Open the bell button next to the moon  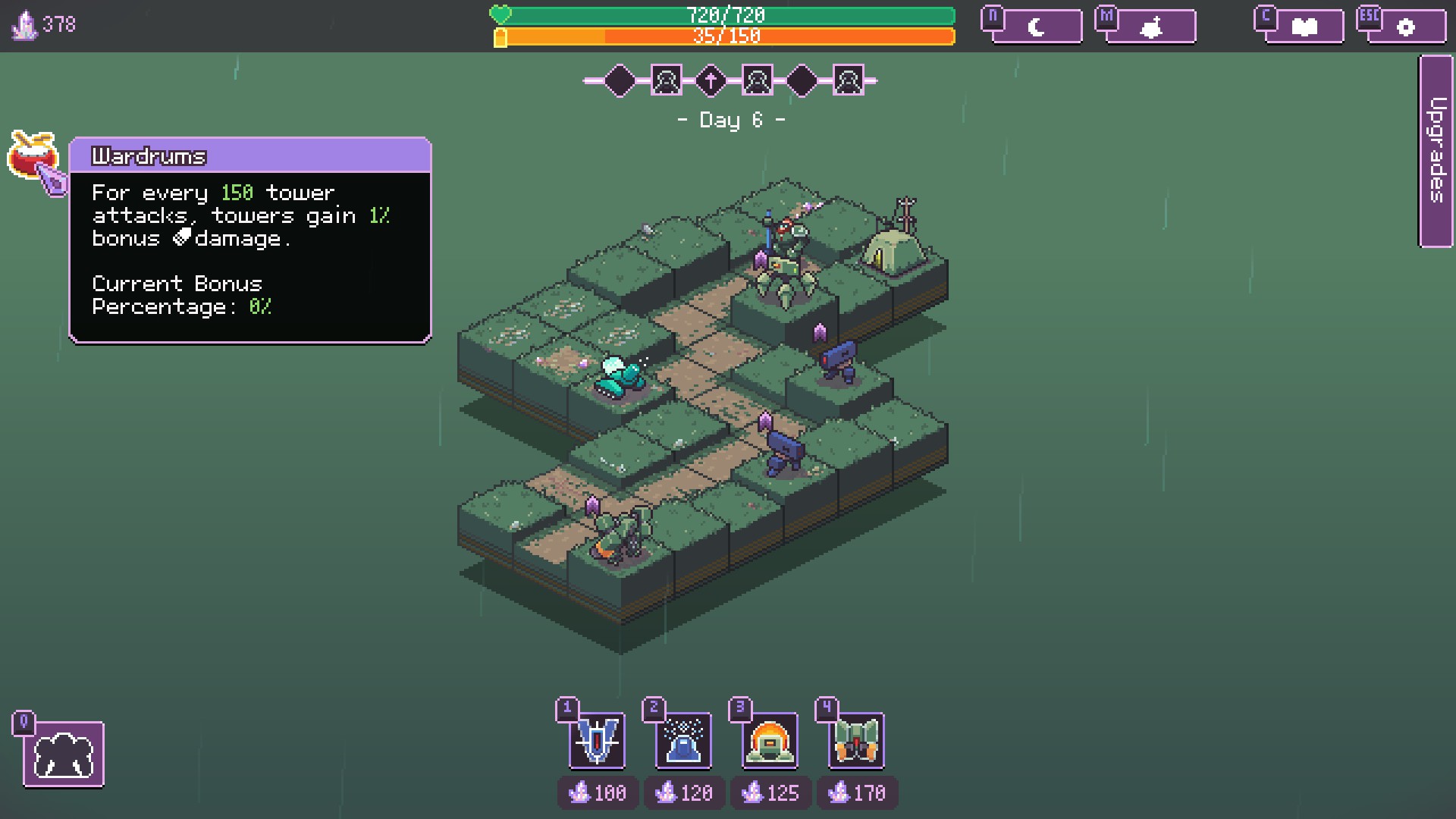[x=1151, y=27]
